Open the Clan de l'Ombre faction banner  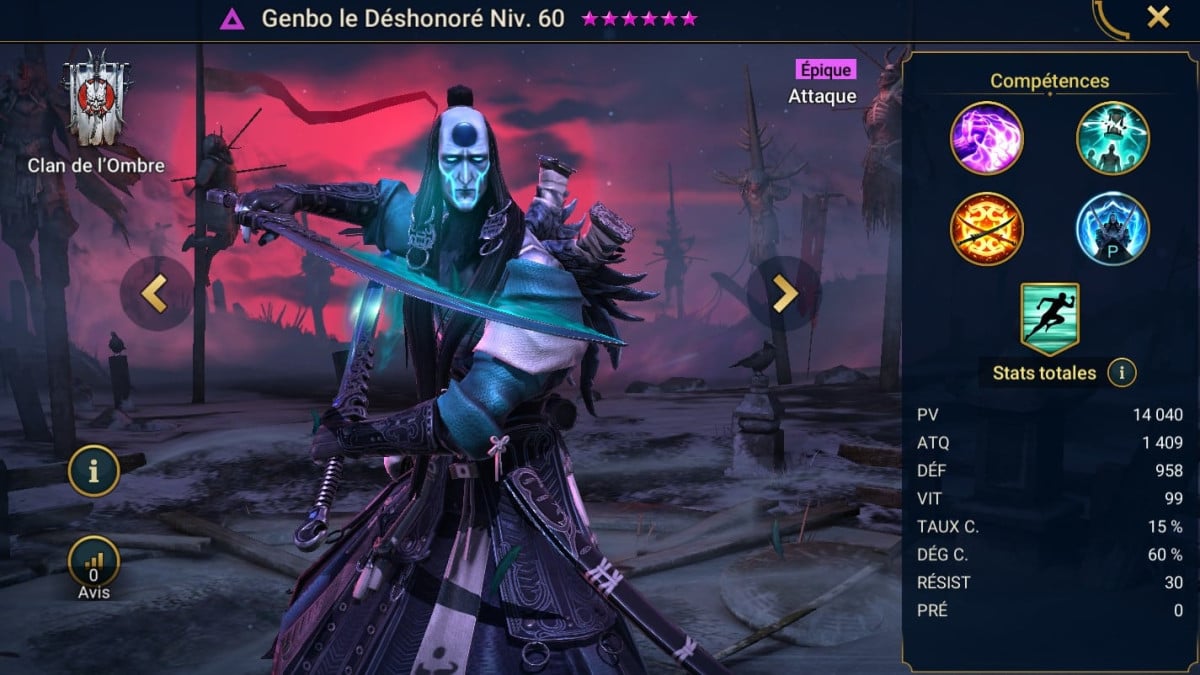point(97,100)
